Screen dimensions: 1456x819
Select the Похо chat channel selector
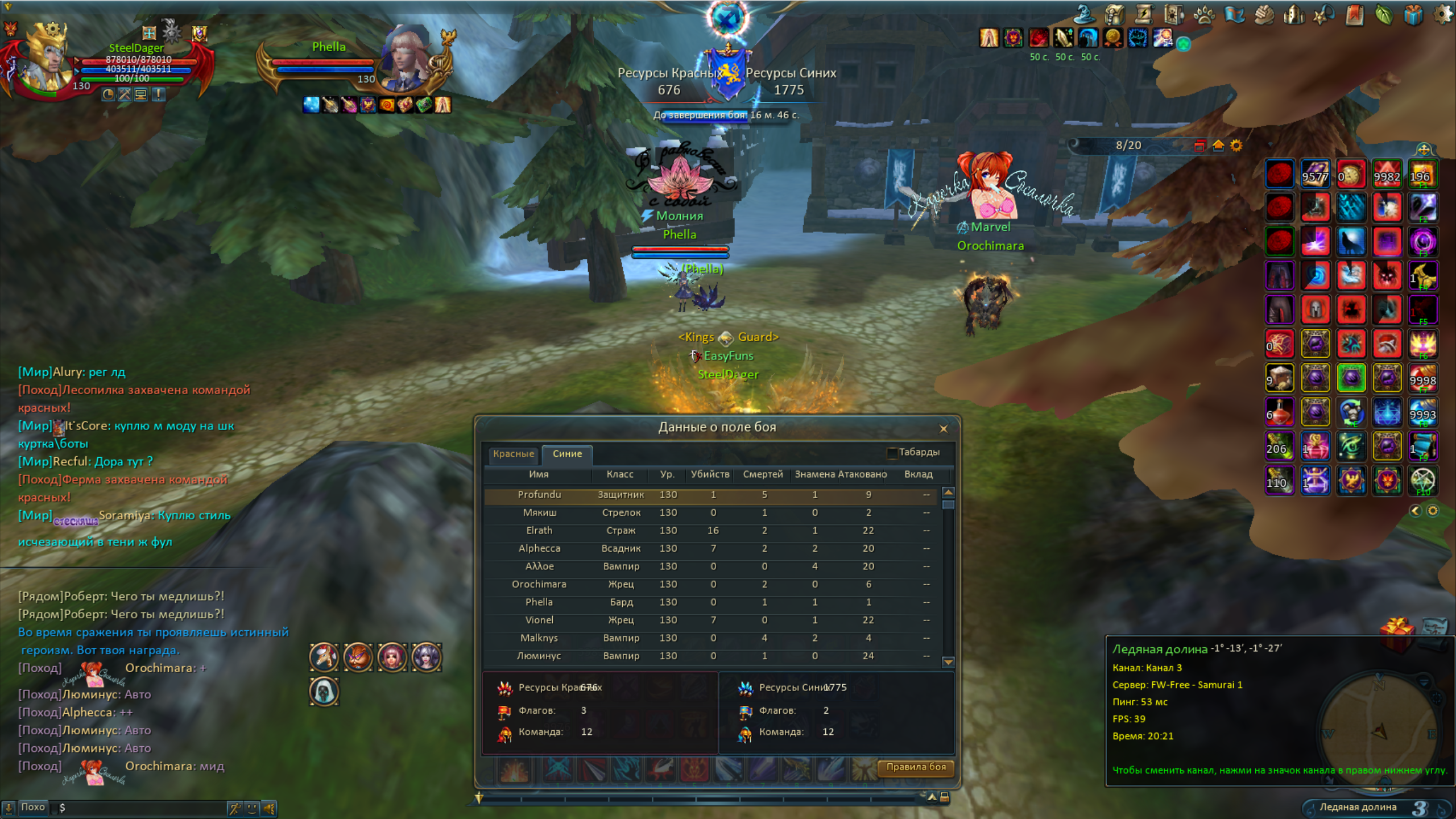tap(32, 808)
